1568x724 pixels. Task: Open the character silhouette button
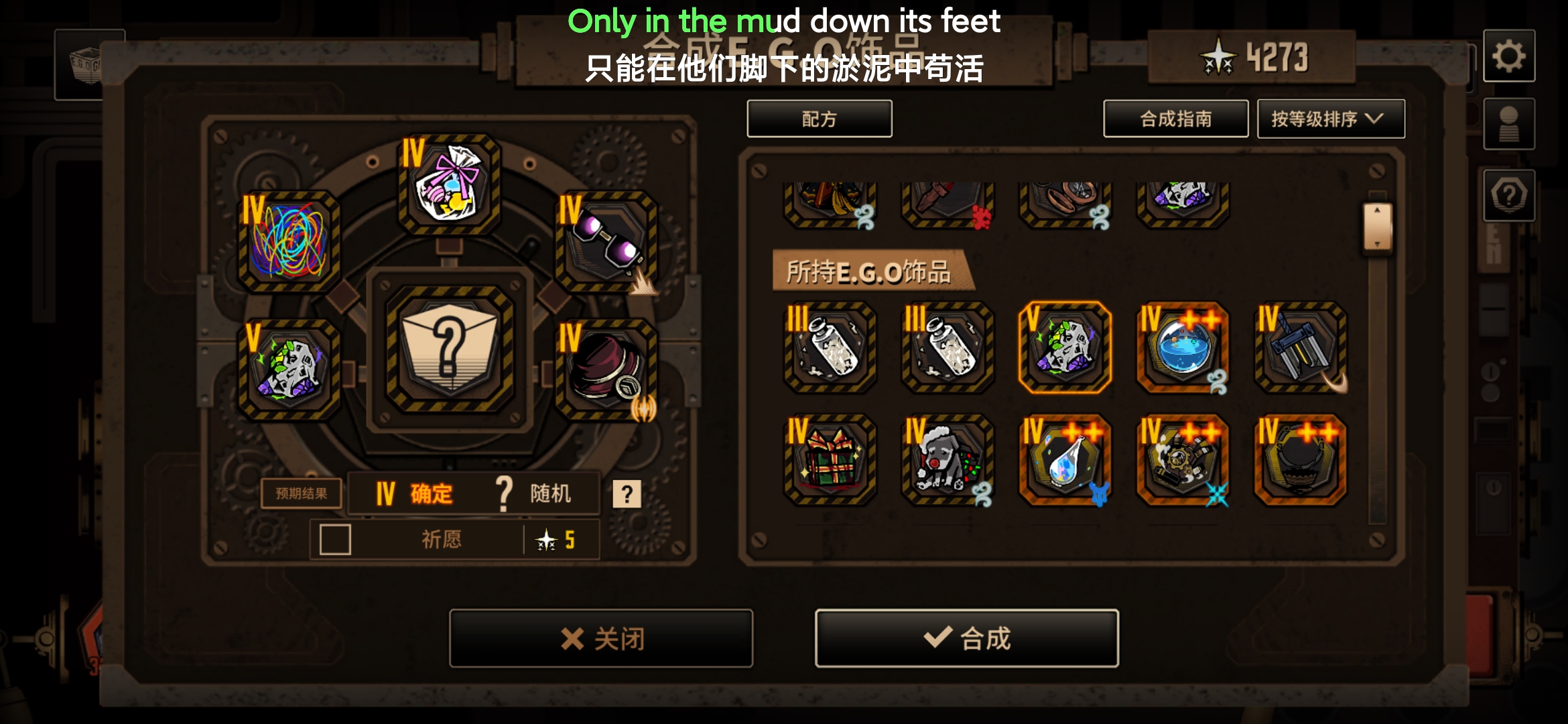click(x=1508, y=125)
